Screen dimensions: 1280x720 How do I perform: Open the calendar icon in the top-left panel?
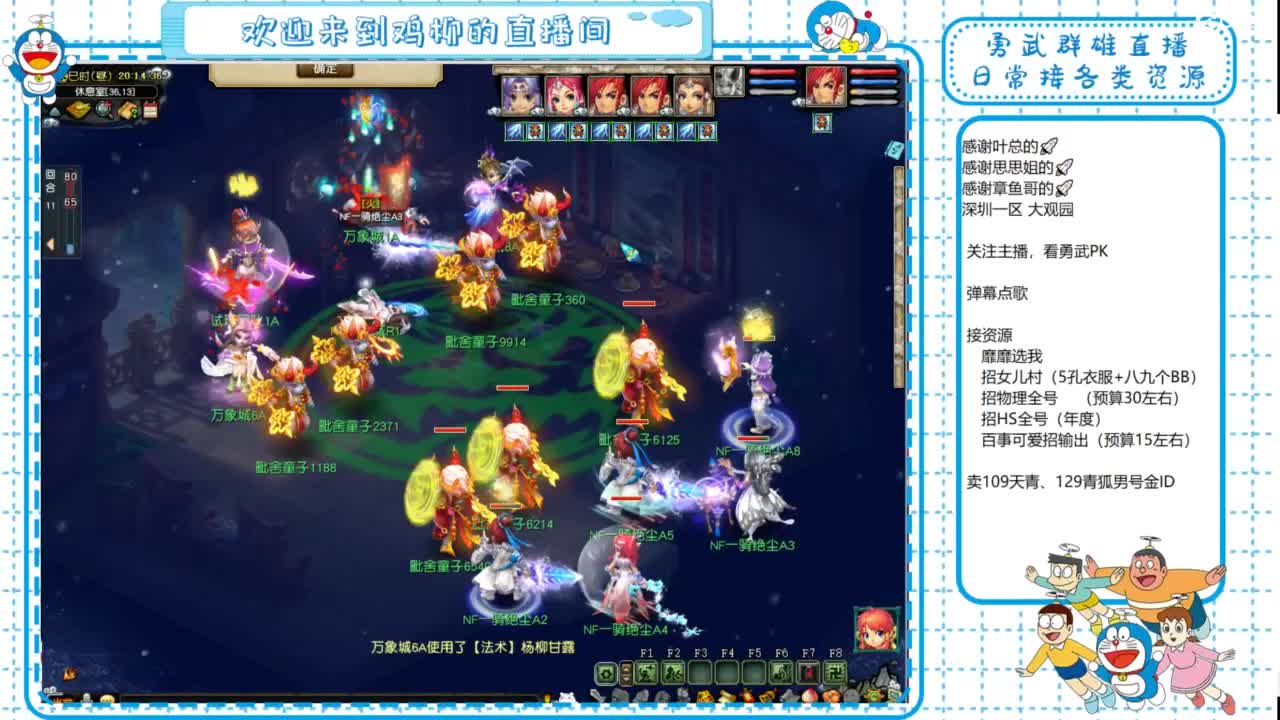coord(151,110)
